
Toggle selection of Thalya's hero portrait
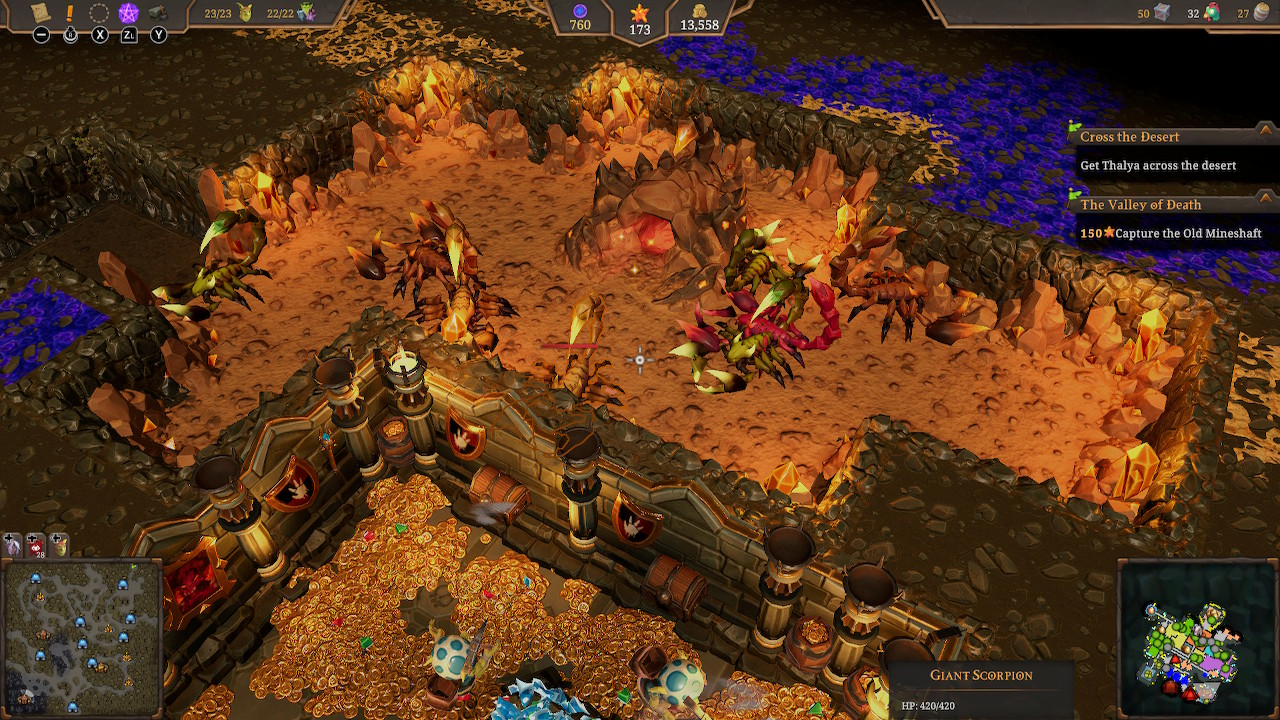12,545
